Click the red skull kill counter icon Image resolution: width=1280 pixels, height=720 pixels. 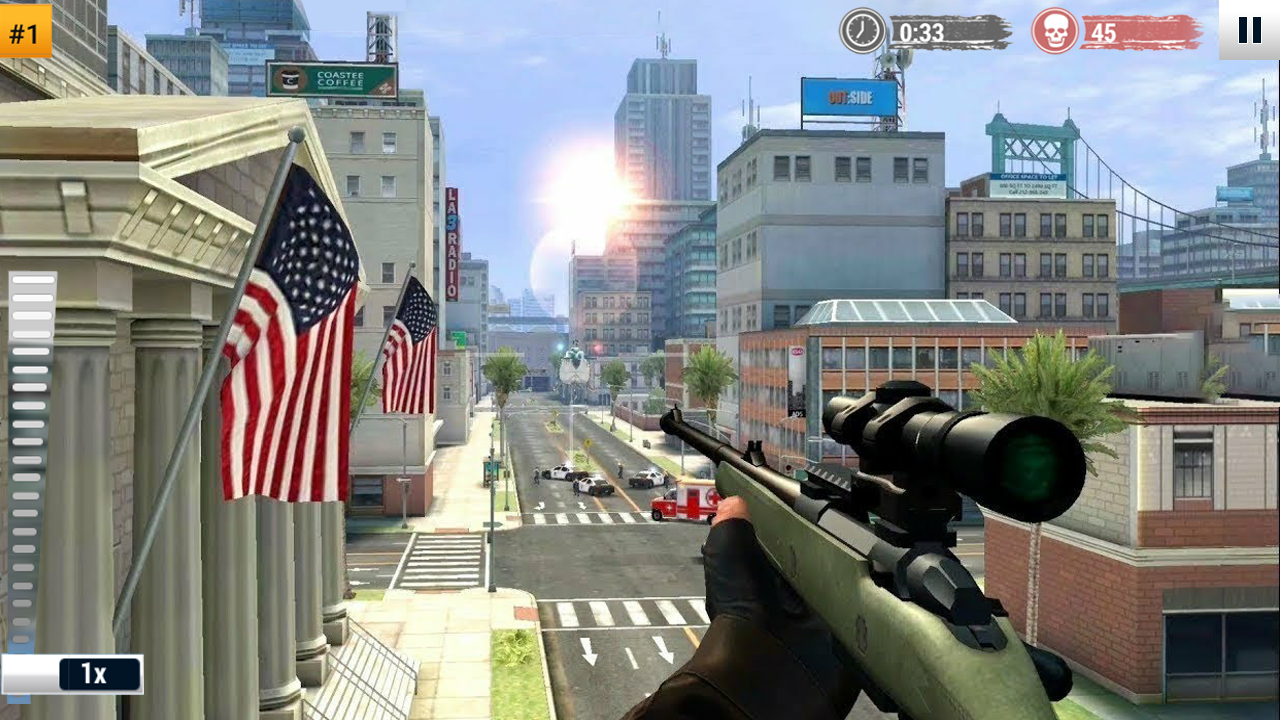coord(1053,29)
